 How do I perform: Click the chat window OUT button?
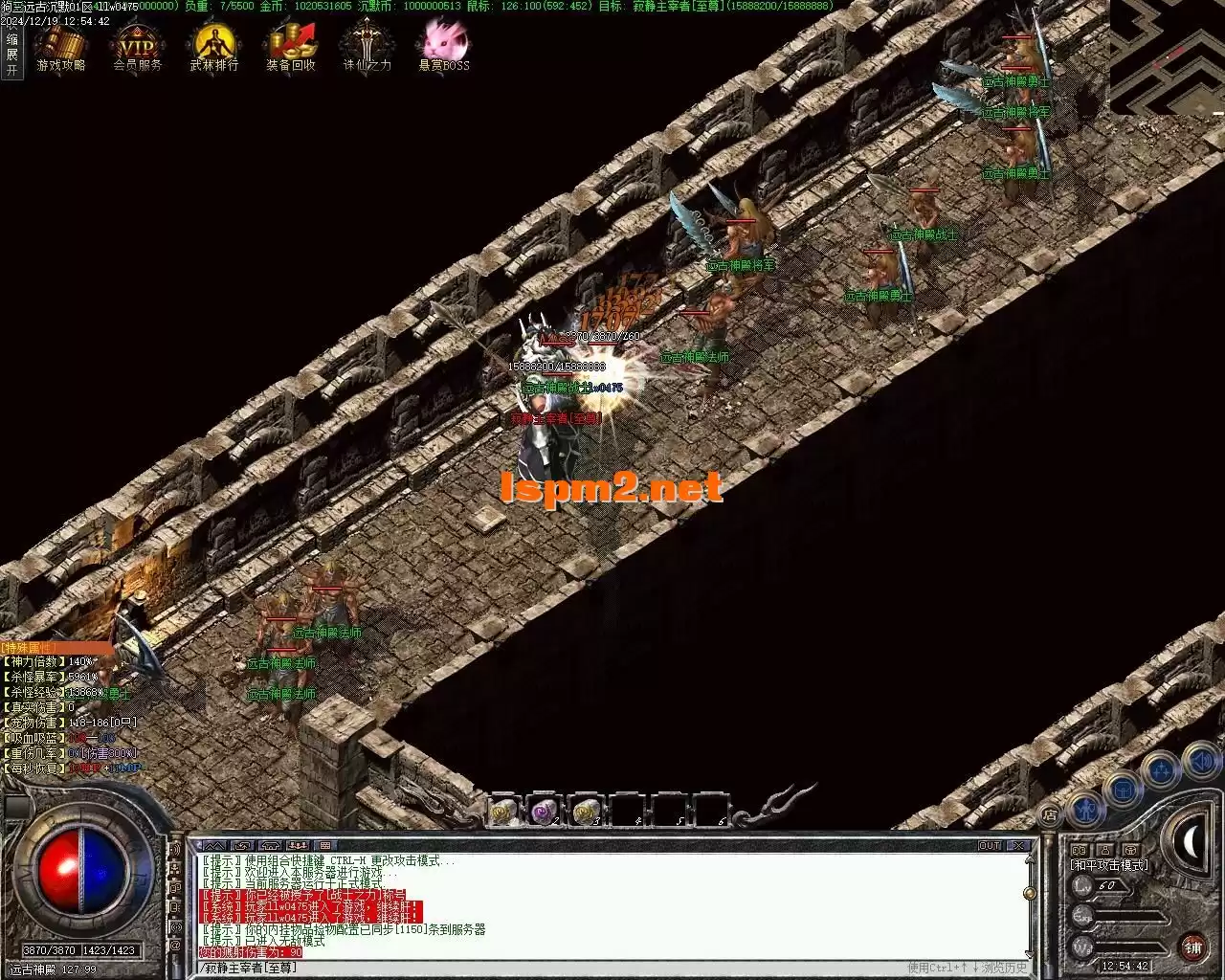pos(990,846)
